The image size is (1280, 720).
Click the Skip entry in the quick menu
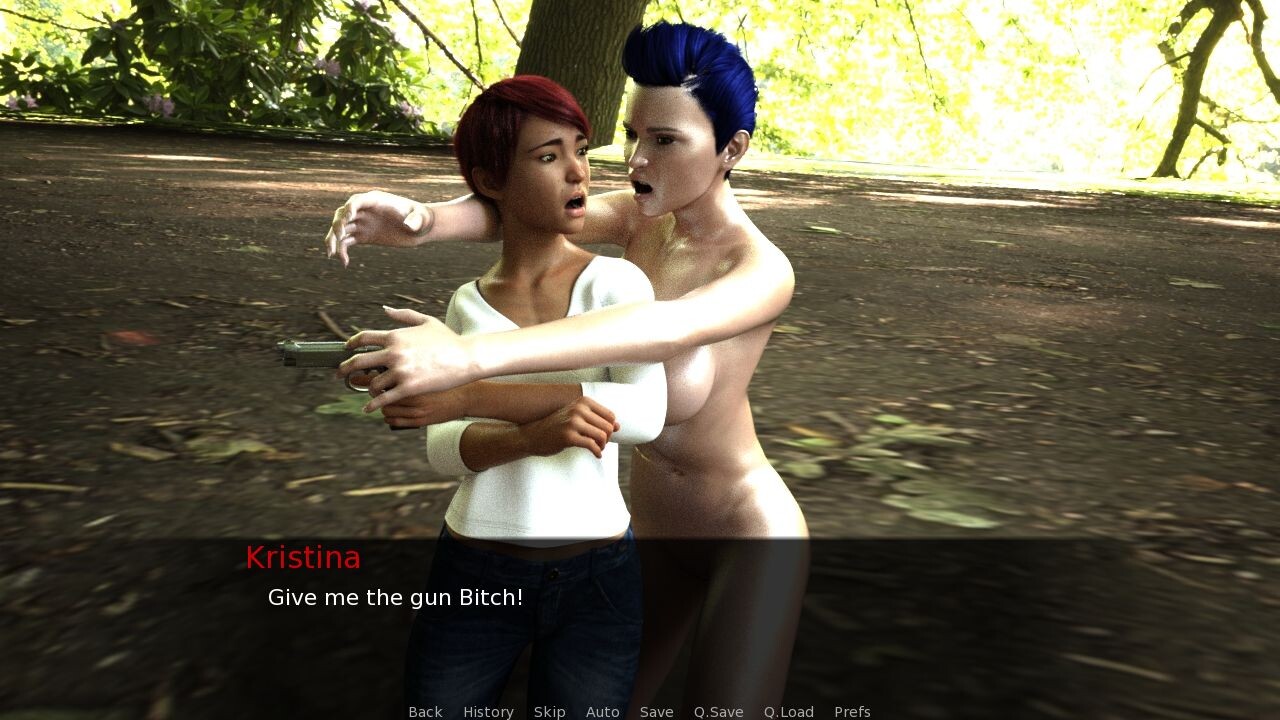tap(550, 711)
